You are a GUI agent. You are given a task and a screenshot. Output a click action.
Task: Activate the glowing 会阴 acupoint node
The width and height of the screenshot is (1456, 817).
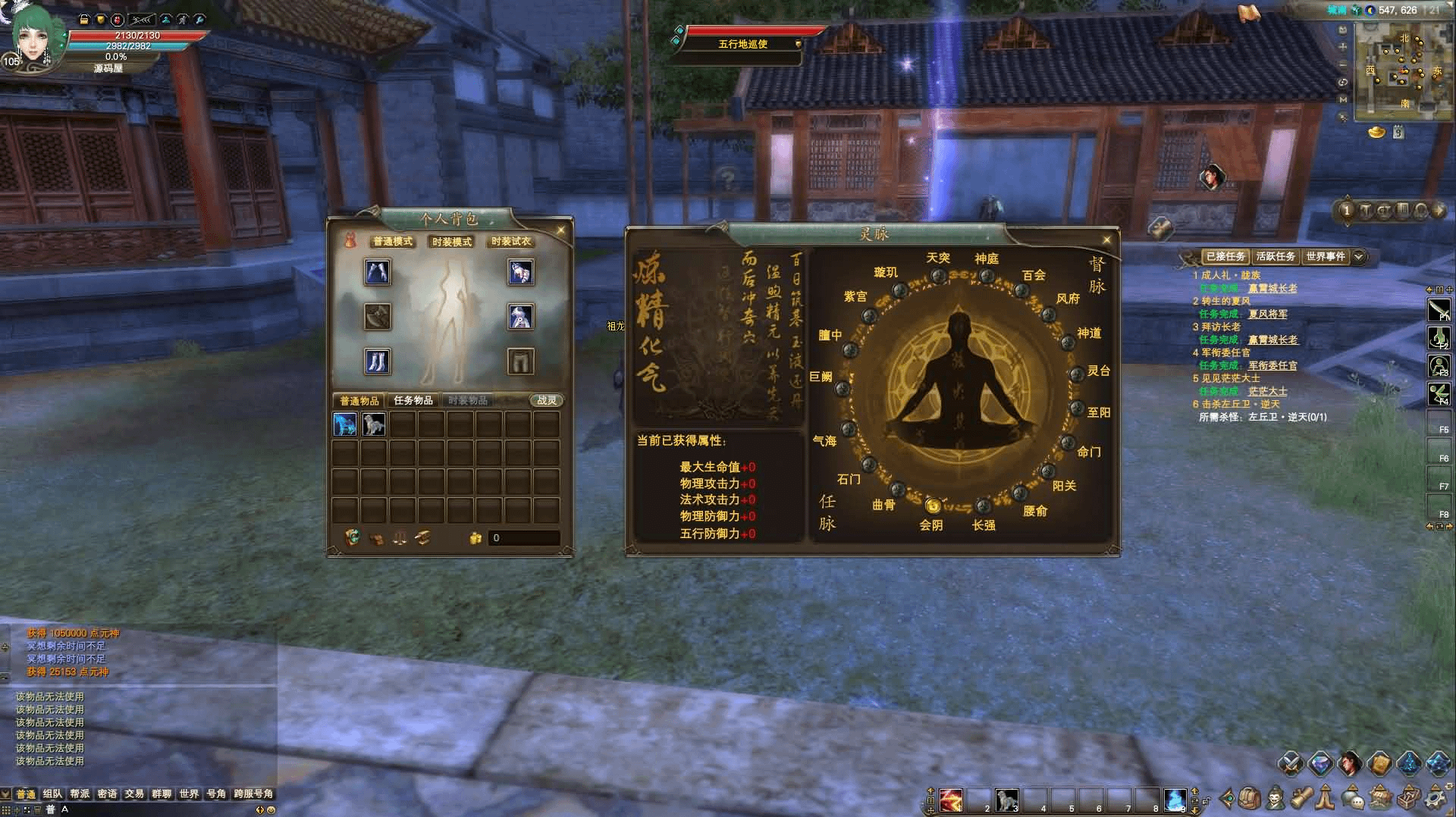933,506
